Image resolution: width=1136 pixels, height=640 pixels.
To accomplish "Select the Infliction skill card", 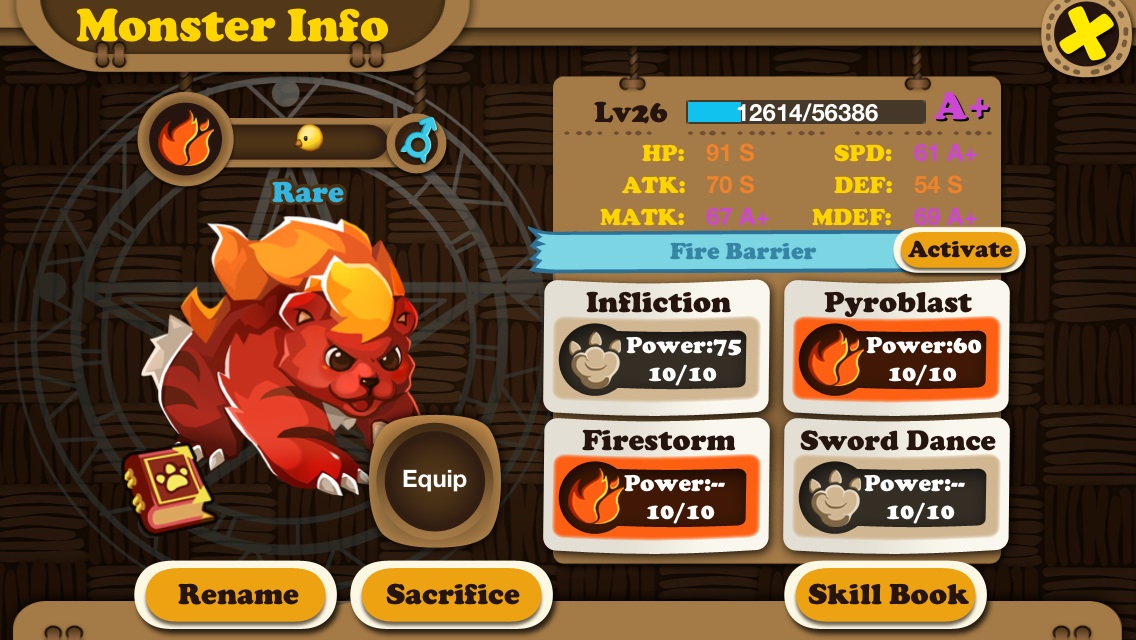I will [656, 346].
